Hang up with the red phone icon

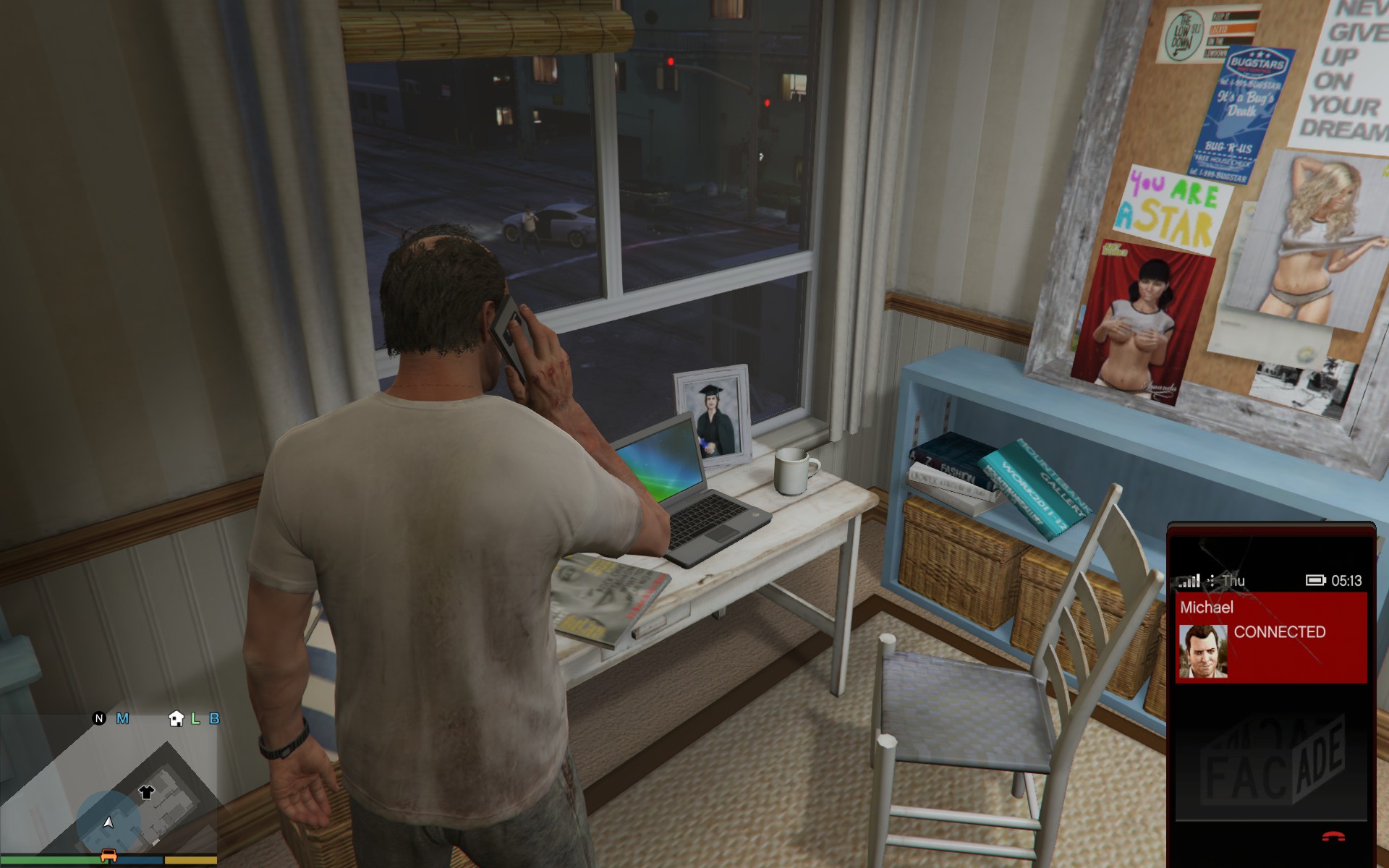click(1333, 837)
